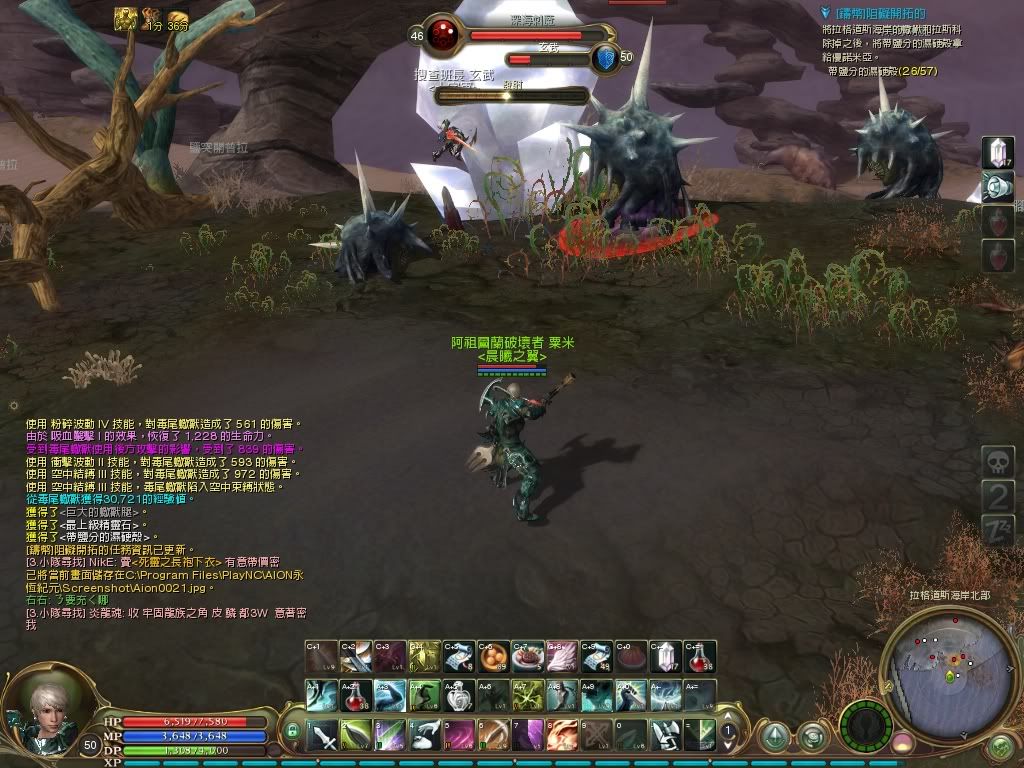Use the white perfume bottle in A+5 slot
Screen dimensions: 1024x768
(x=459, y=696)
